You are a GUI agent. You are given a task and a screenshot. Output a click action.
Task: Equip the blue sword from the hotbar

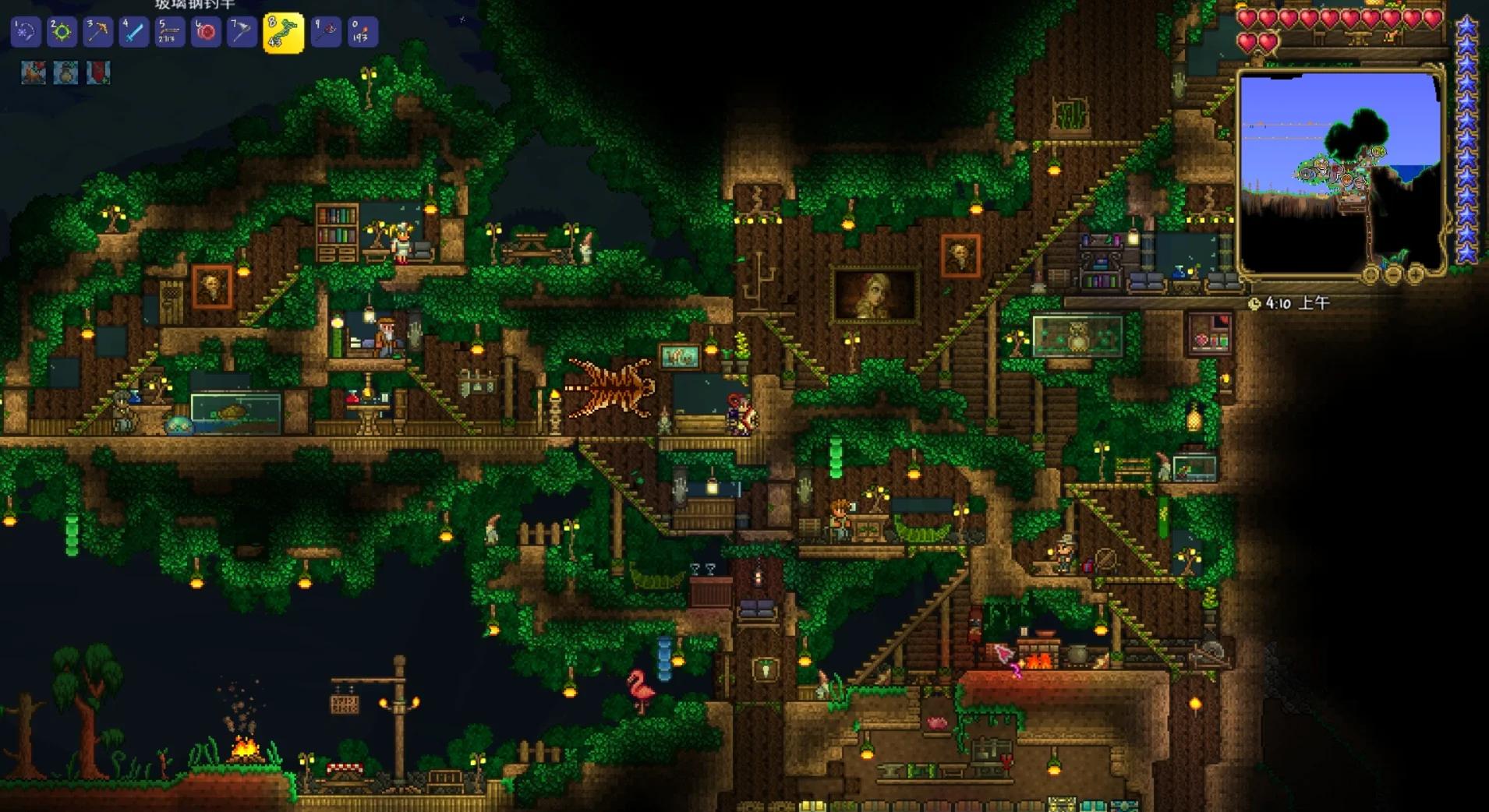[x=134, y=32]
